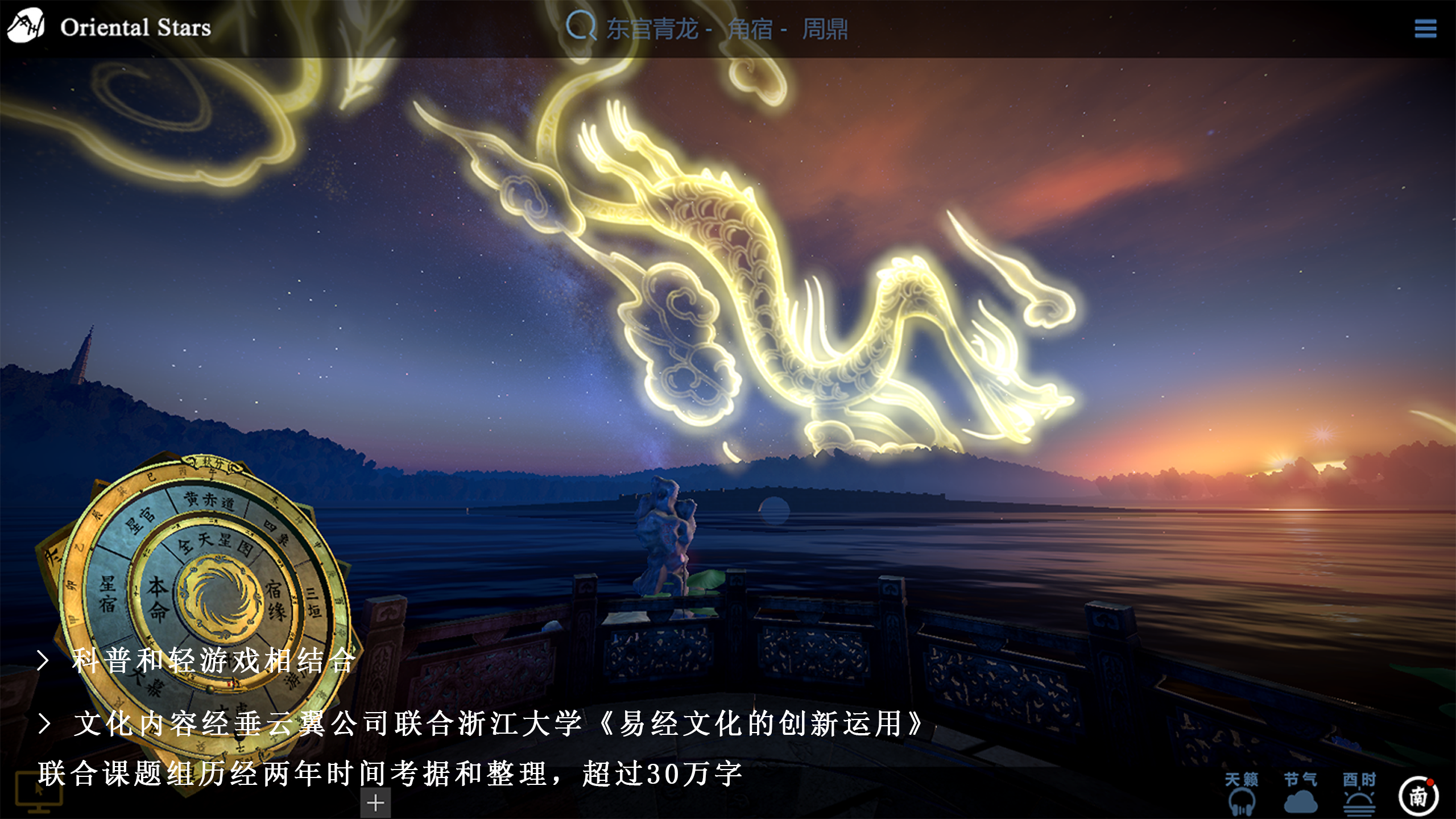Choose 三垣 on the star wheel

(313, 602)
